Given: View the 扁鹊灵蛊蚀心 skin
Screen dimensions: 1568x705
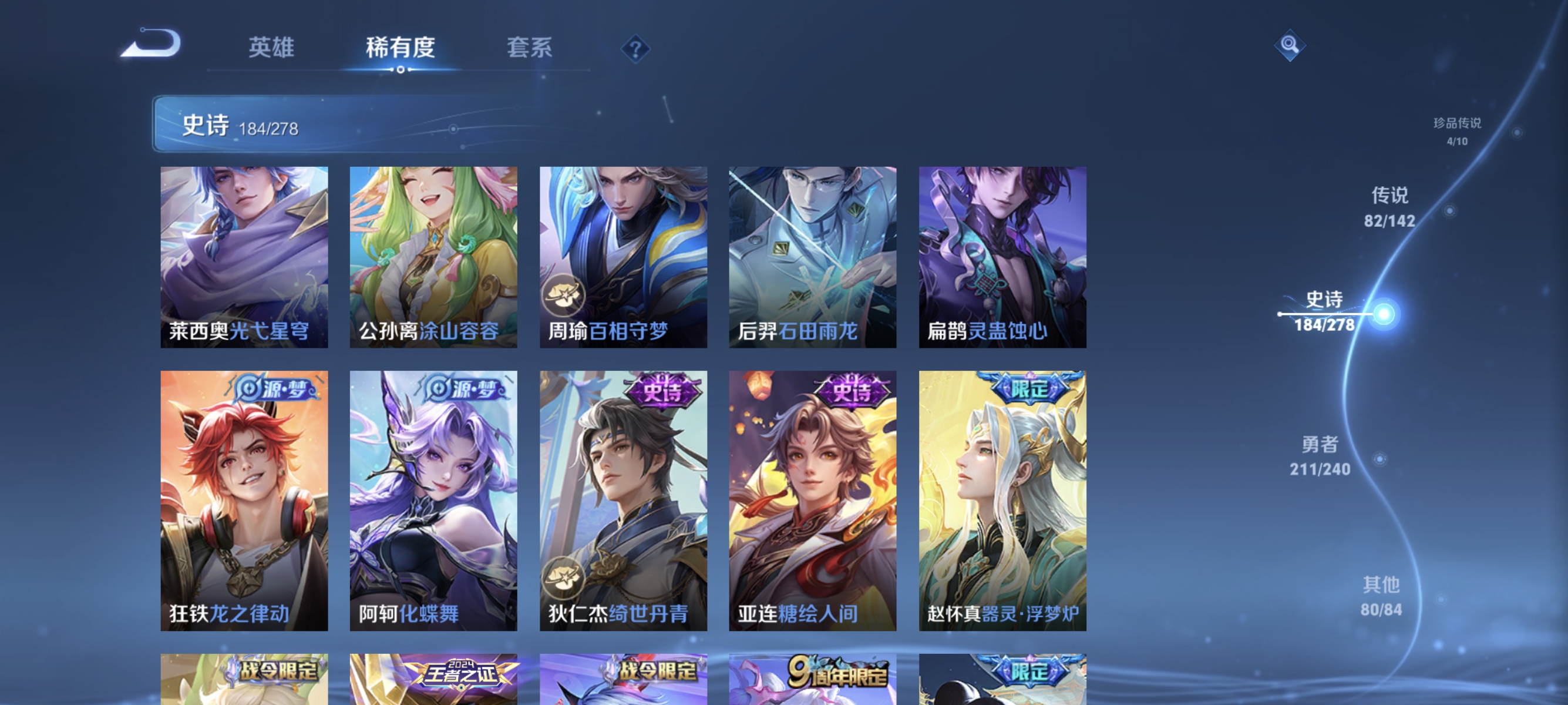Looking at the screenshot, I should point(1001,256).
